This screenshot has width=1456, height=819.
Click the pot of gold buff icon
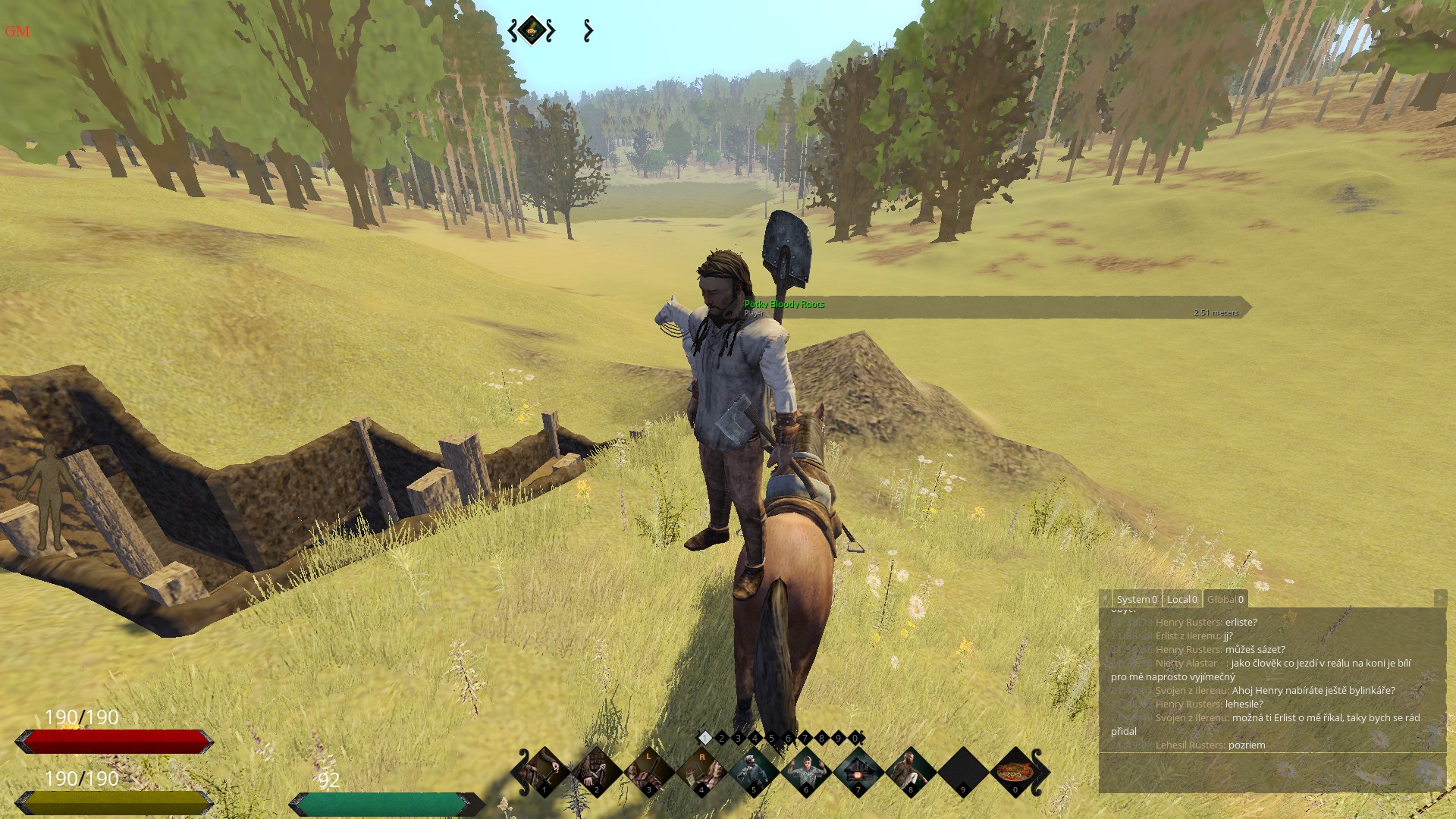[532, 30]
